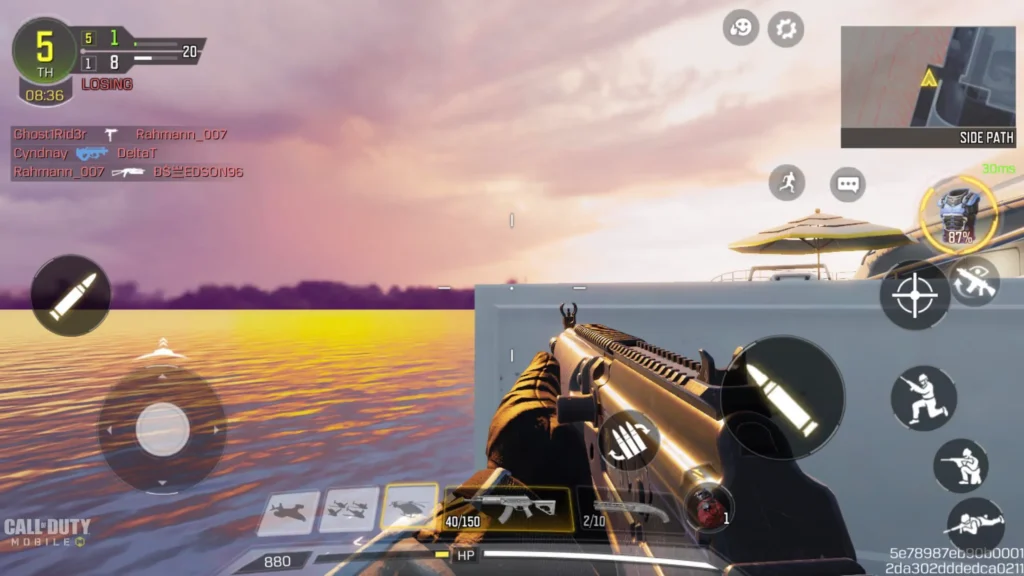The width and height of the screenshot is (1024, 576).
Task: Throw the red grenade
Action: 709,506
